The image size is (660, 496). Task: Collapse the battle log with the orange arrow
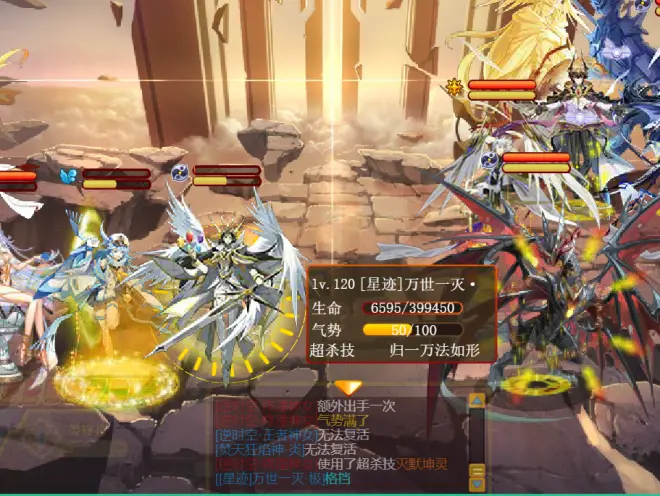pyautogui.click(x=348, y=387)
